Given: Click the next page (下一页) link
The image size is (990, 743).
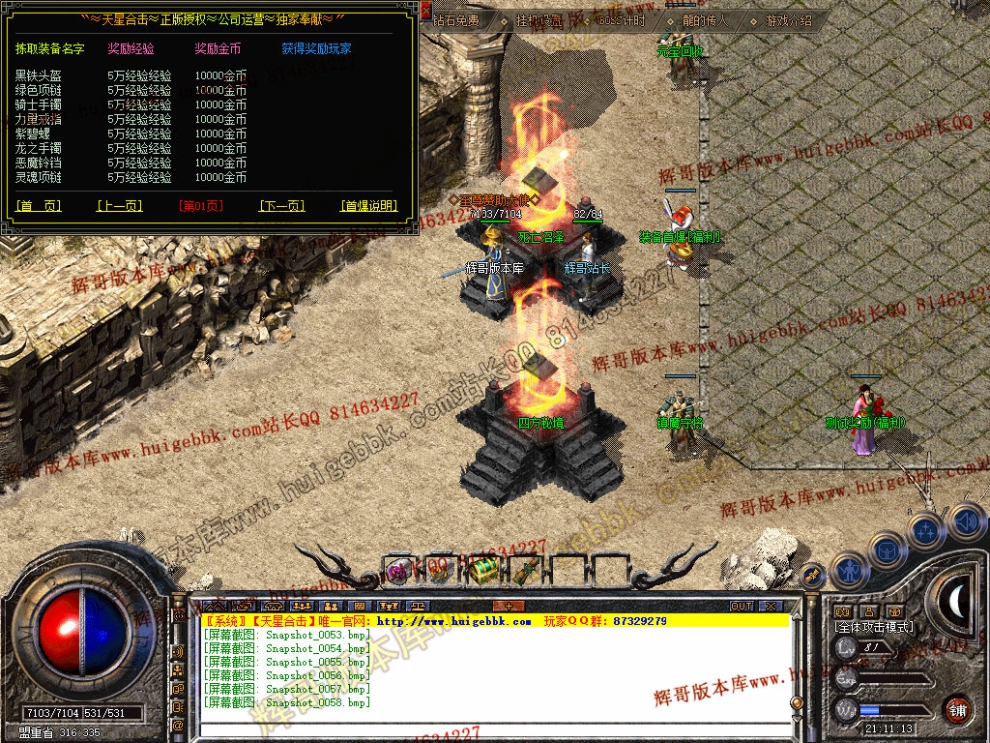Looking at the screenshot, I should [x=282, y=206].
